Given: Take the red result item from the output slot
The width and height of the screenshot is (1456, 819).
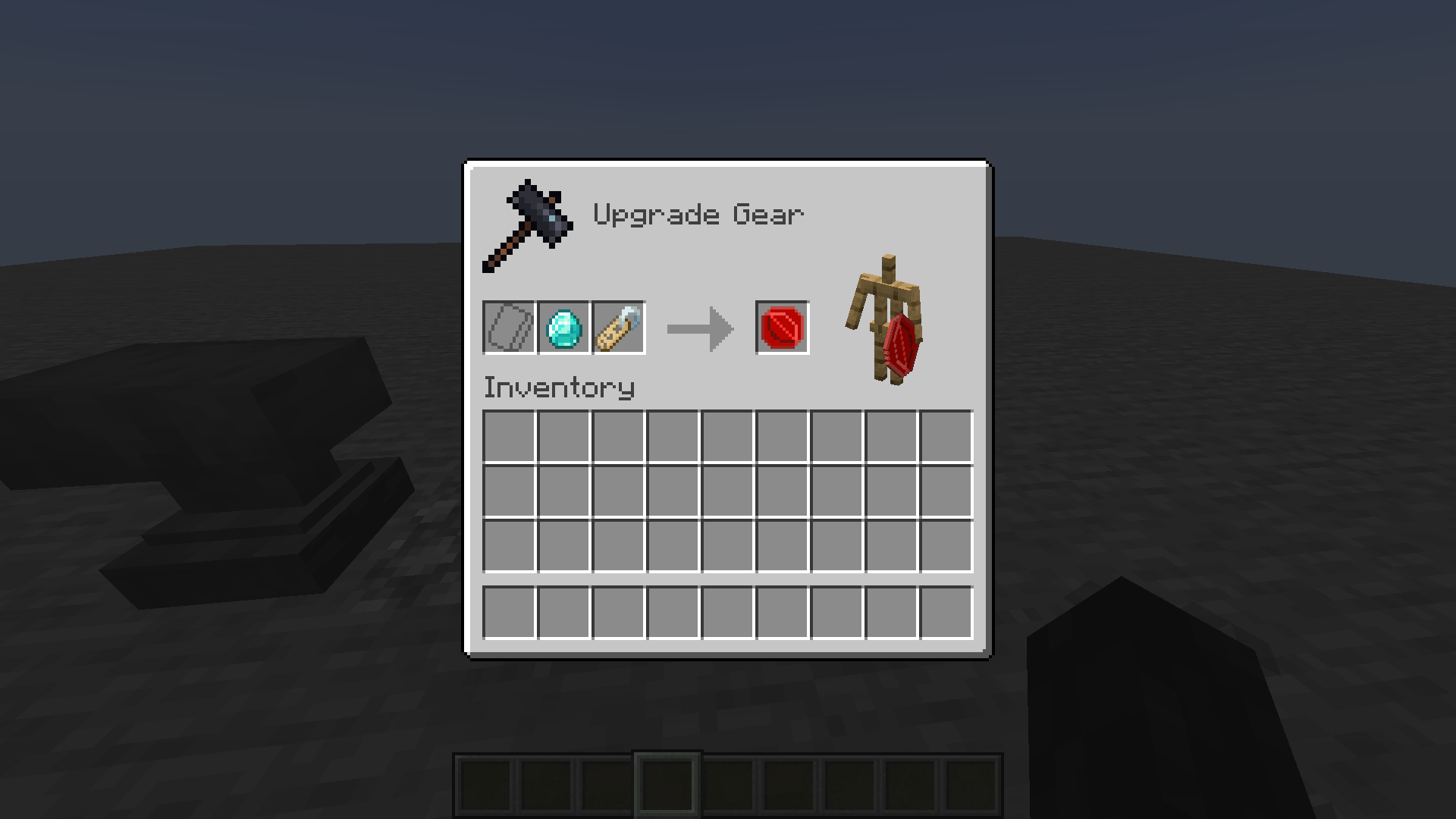Looking at the screenshot, I should point(783,328).
